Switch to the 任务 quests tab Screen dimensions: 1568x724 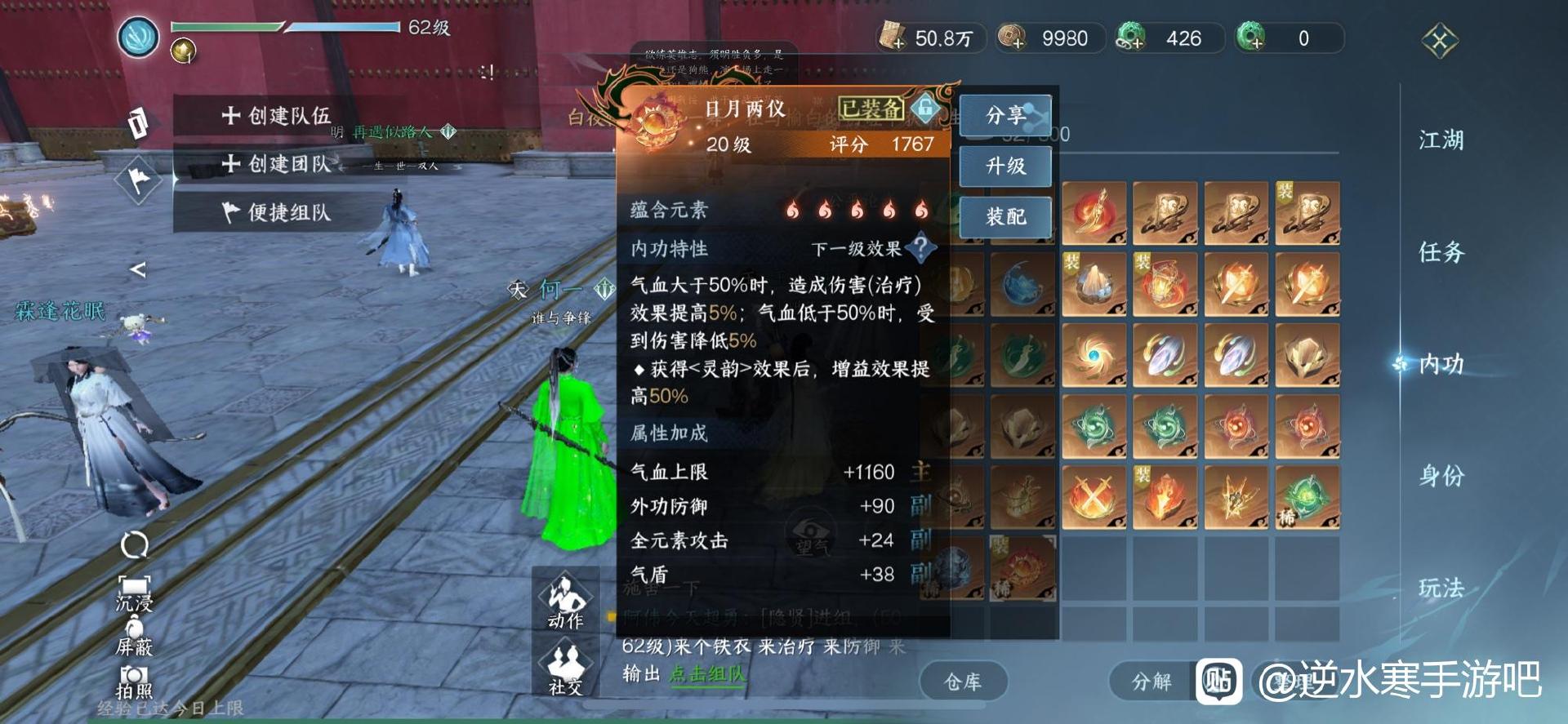(1444, 254)
